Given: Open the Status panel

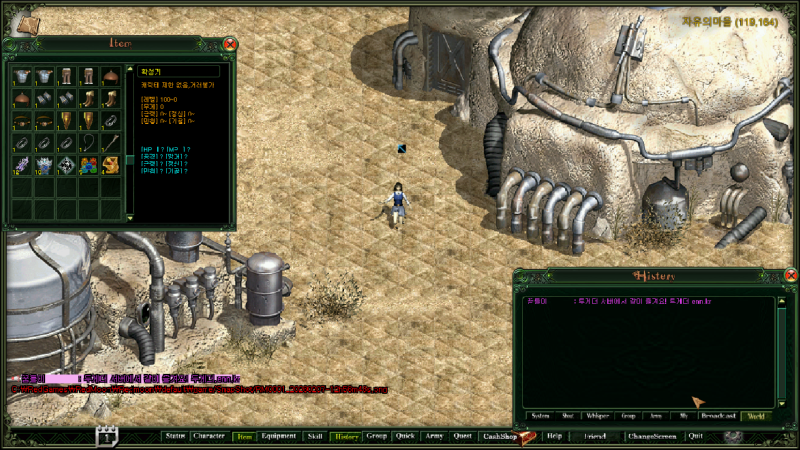Looking at the screenshot, I should click(174, 437).
